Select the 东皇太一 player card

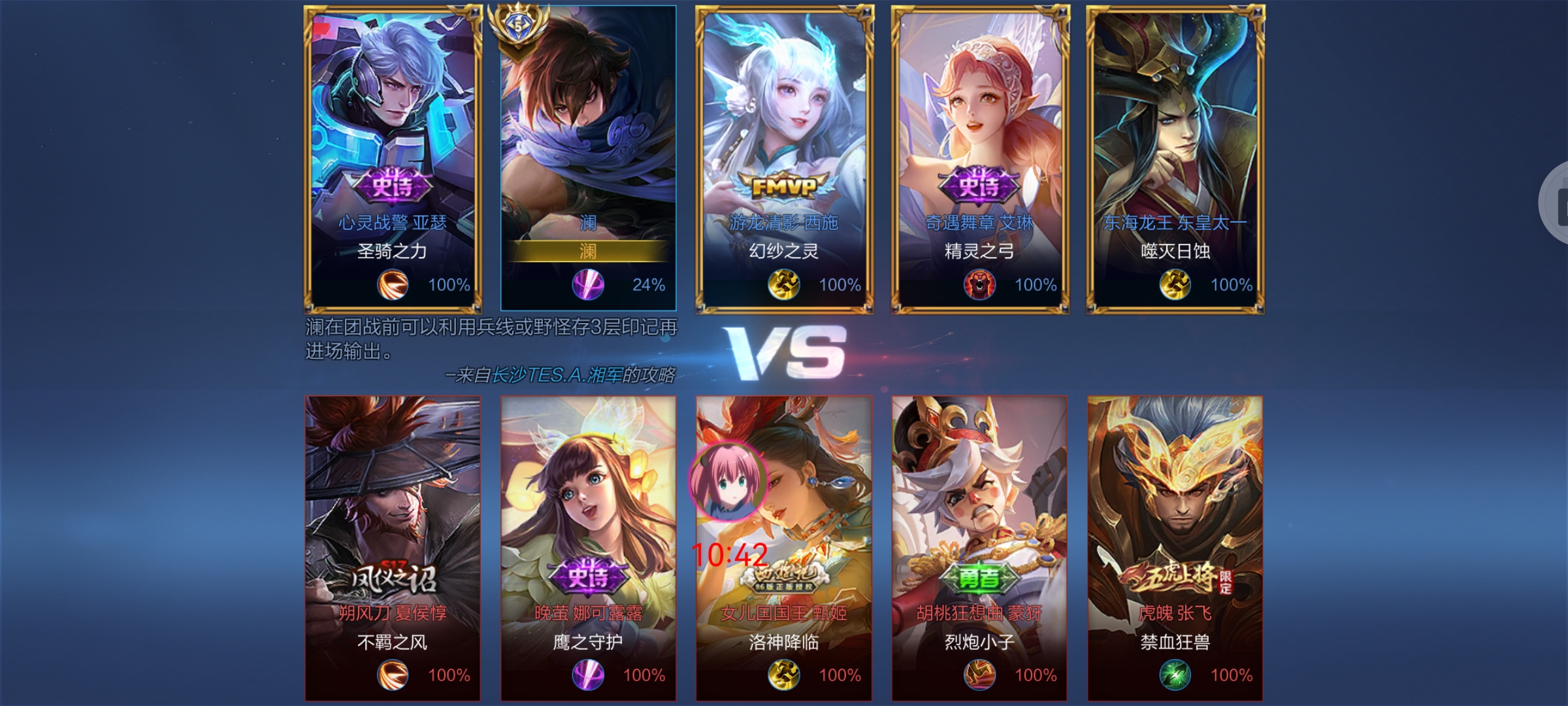click(1175, 157)
